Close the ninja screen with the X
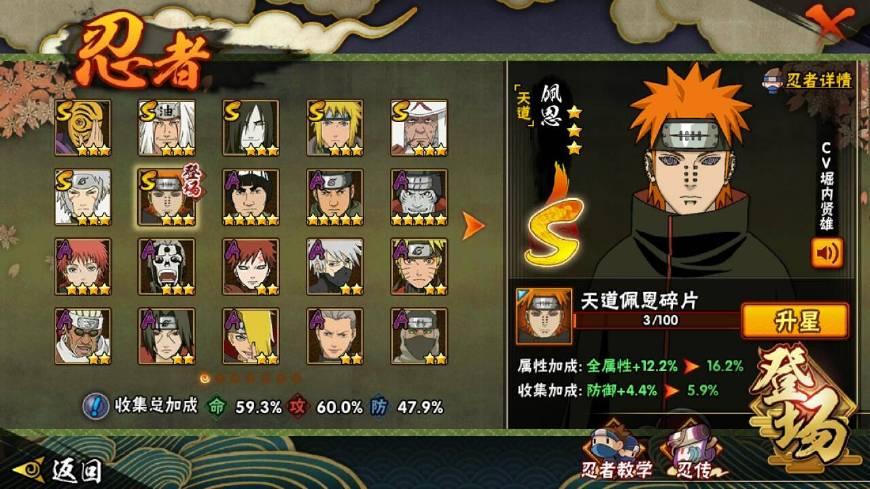Screen dimensions: 870x489 click(834, 20)
